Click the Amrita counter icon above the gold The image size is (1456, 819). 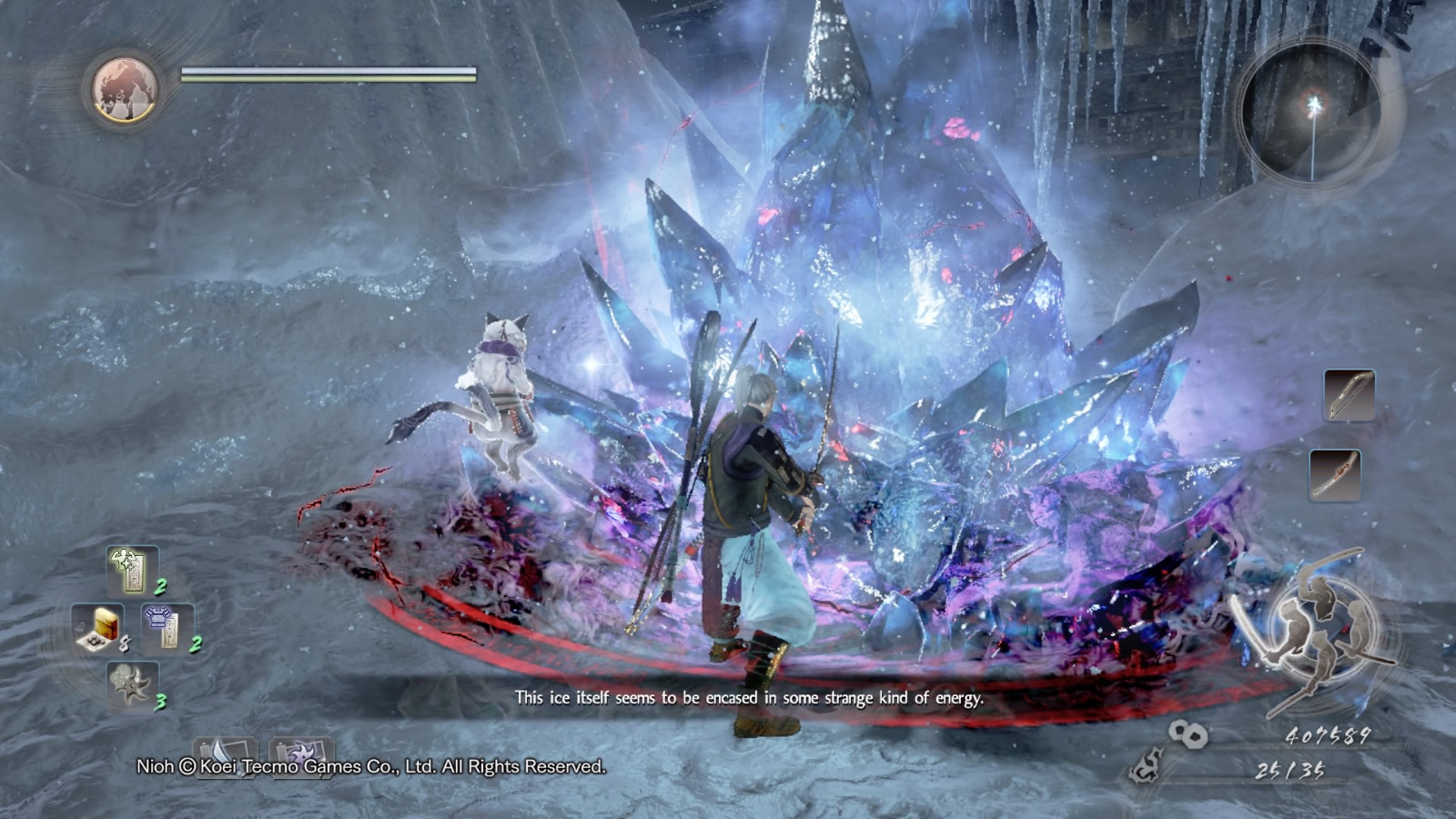(1188, 733)
